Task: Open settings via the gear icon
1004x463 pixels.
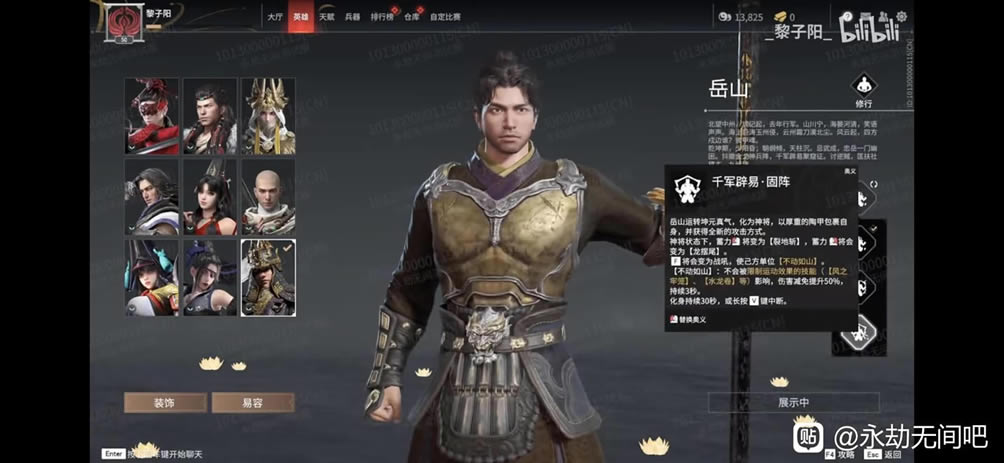Action: point(901,17)
